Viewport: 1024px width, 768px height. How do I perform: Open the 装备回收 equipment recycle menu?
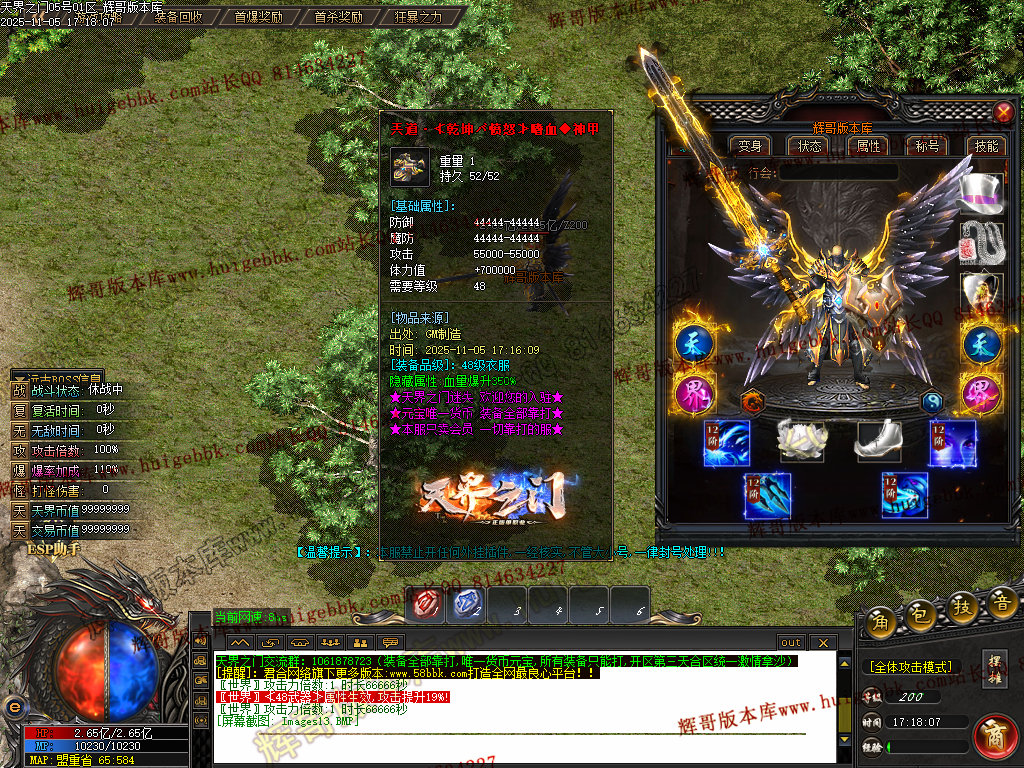(179, 17)
